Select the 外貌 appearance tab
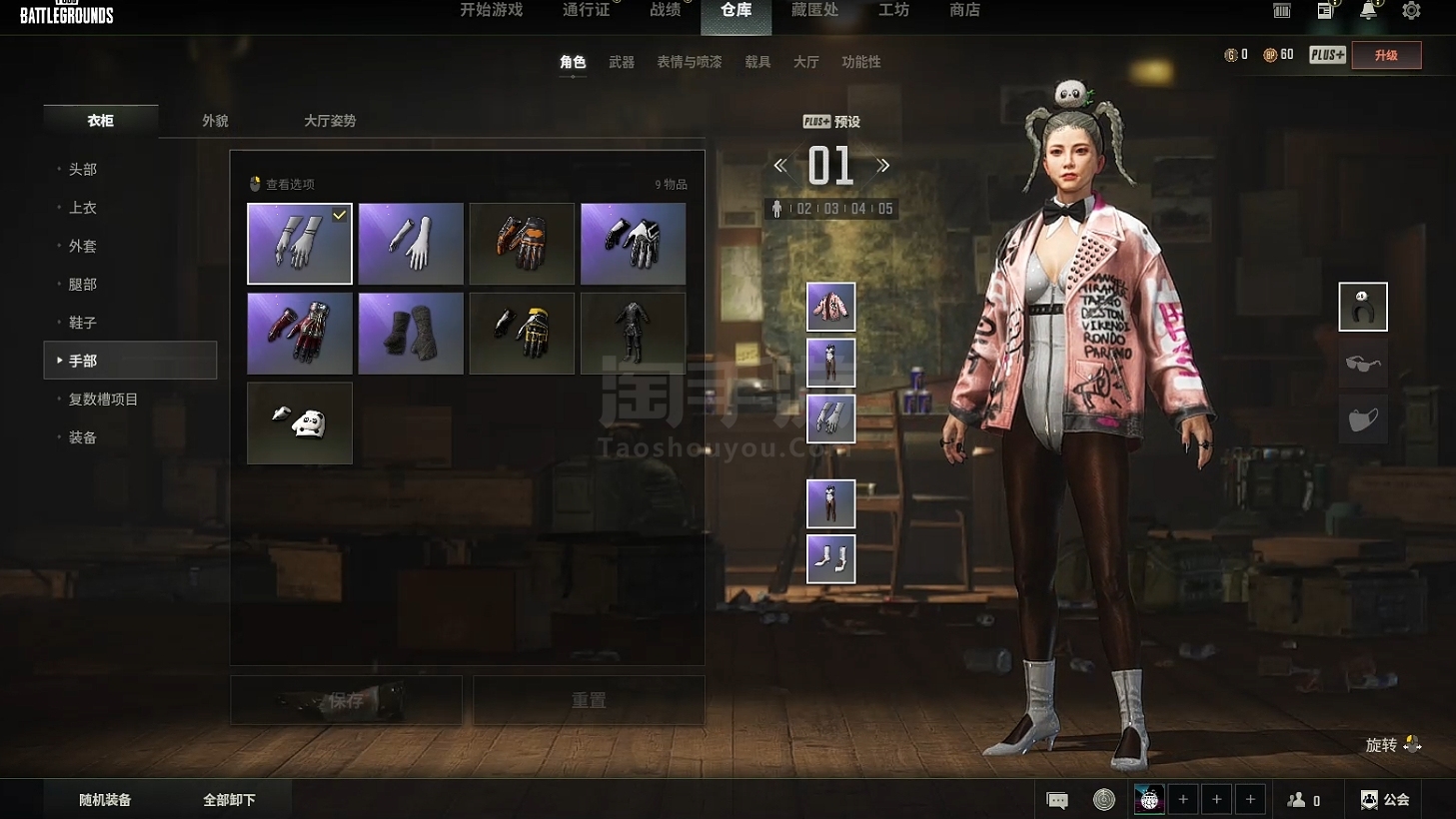The width and height of the screenshot is (1456, 819). click(x=215, y=121)
